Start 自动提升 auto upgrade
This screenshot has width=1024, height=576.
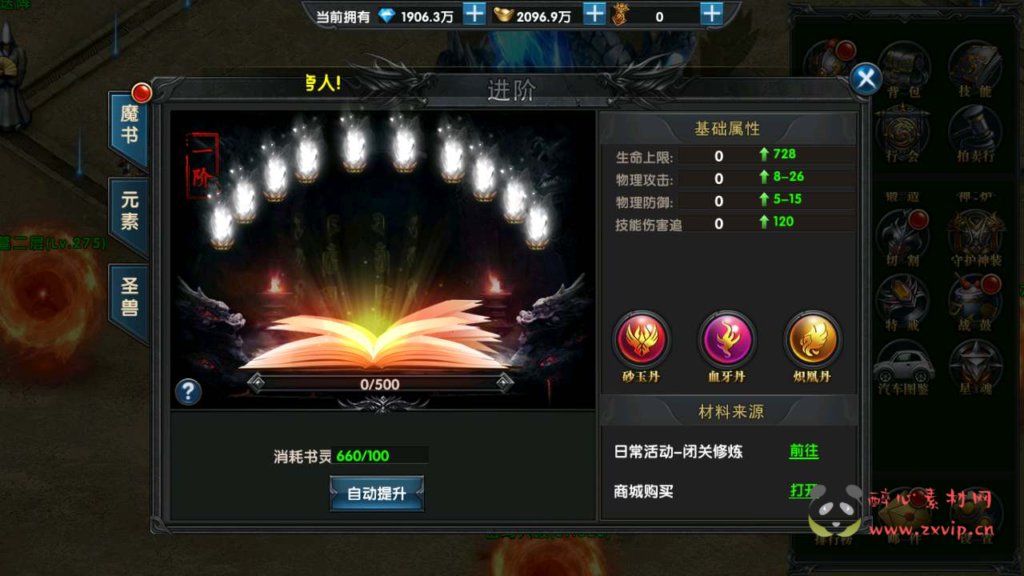377,493
